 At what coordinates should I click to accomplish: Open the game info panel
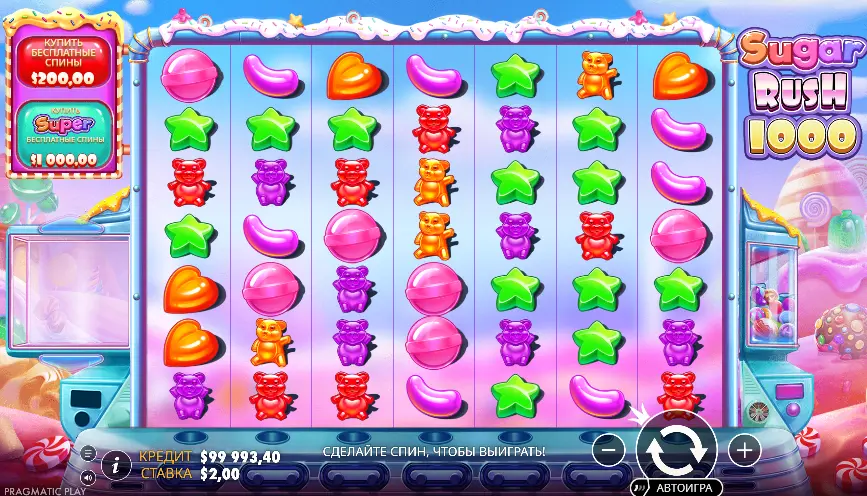(117, 463)
